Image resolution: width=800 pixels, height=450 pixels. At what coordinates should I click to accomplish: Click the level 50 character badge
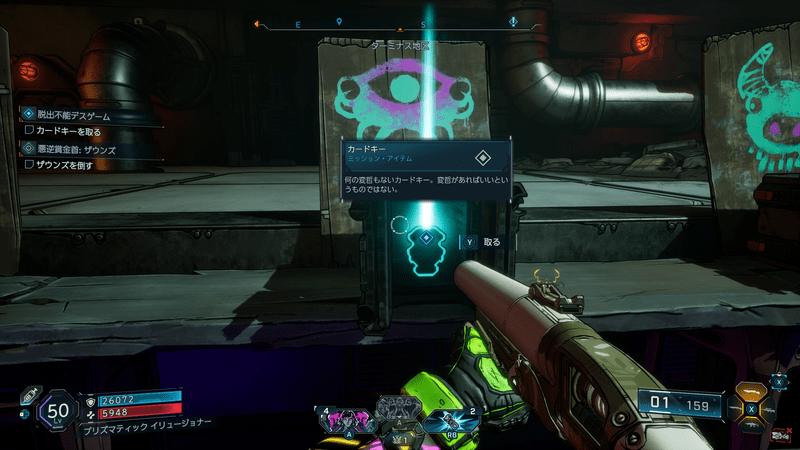coord(58,411)
